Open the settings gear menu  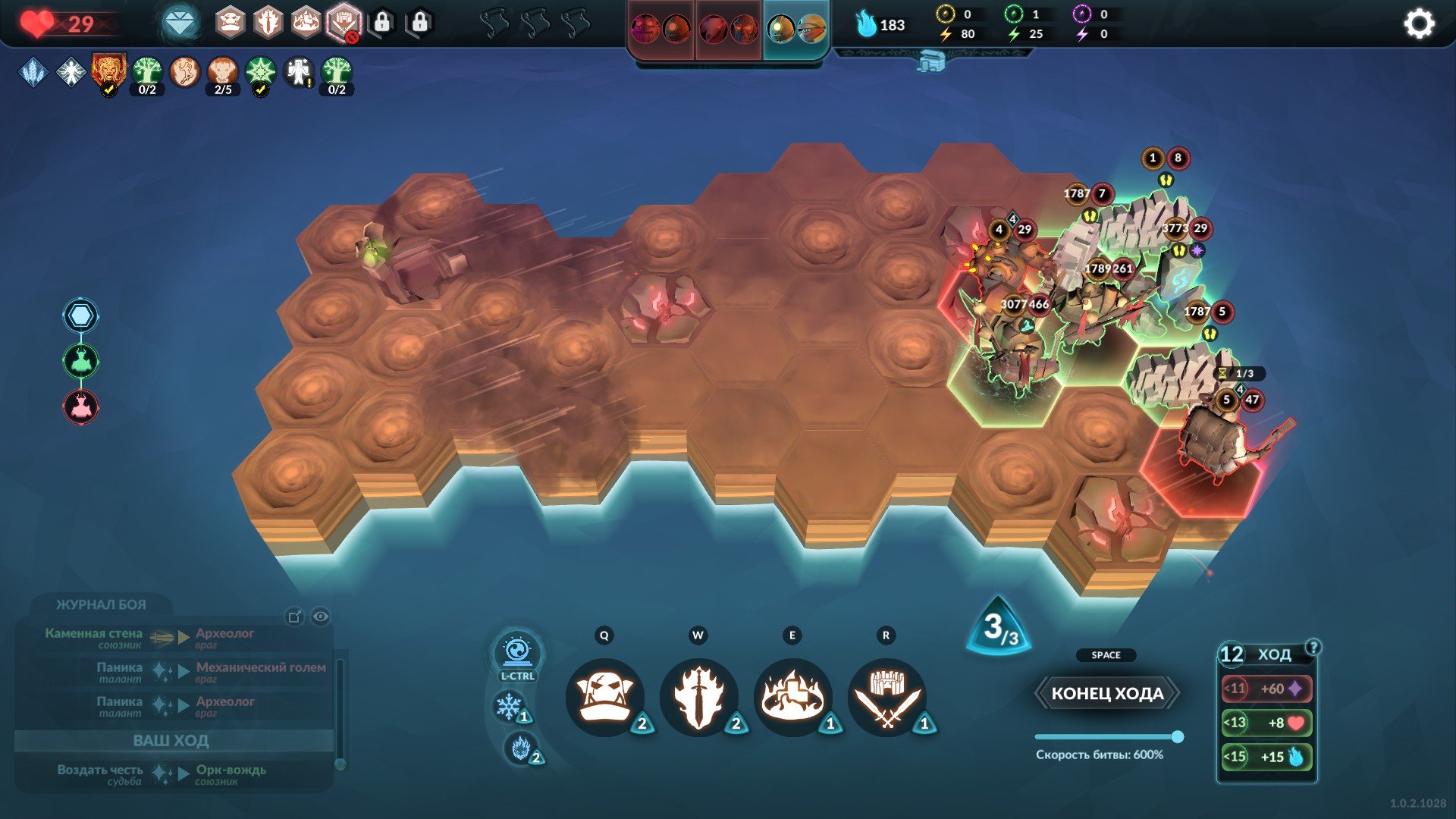(1418, 24)
